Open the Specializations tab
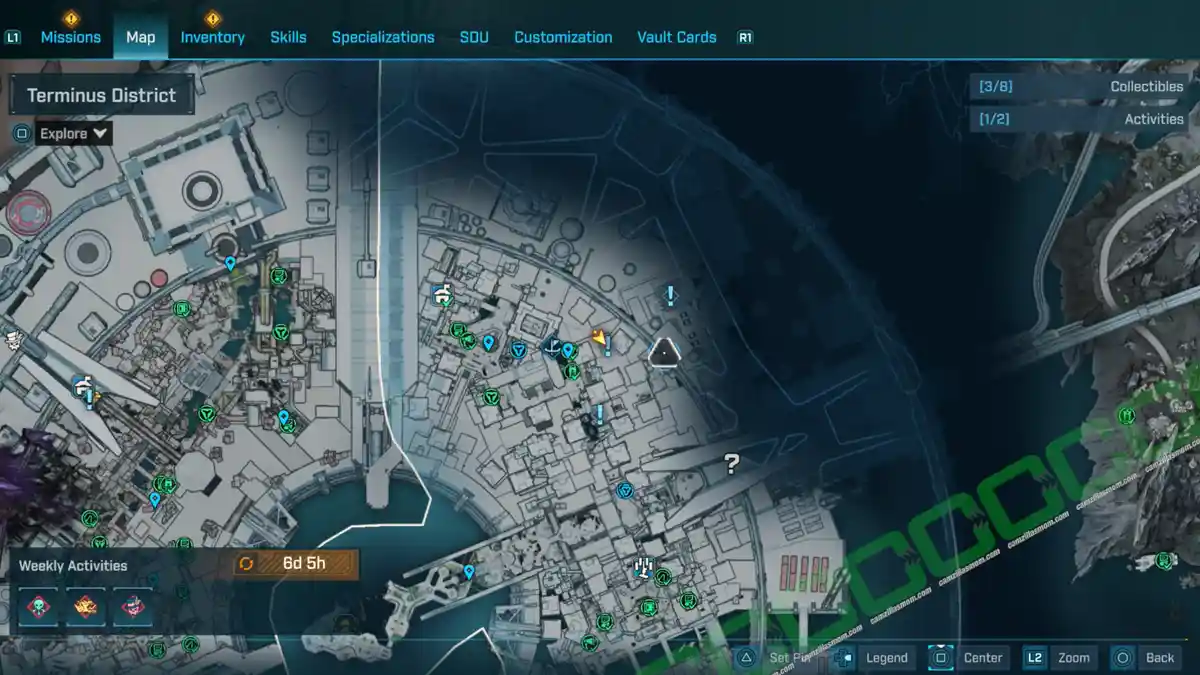This screenshot has height=675, width=1200. tap(383, 37)
